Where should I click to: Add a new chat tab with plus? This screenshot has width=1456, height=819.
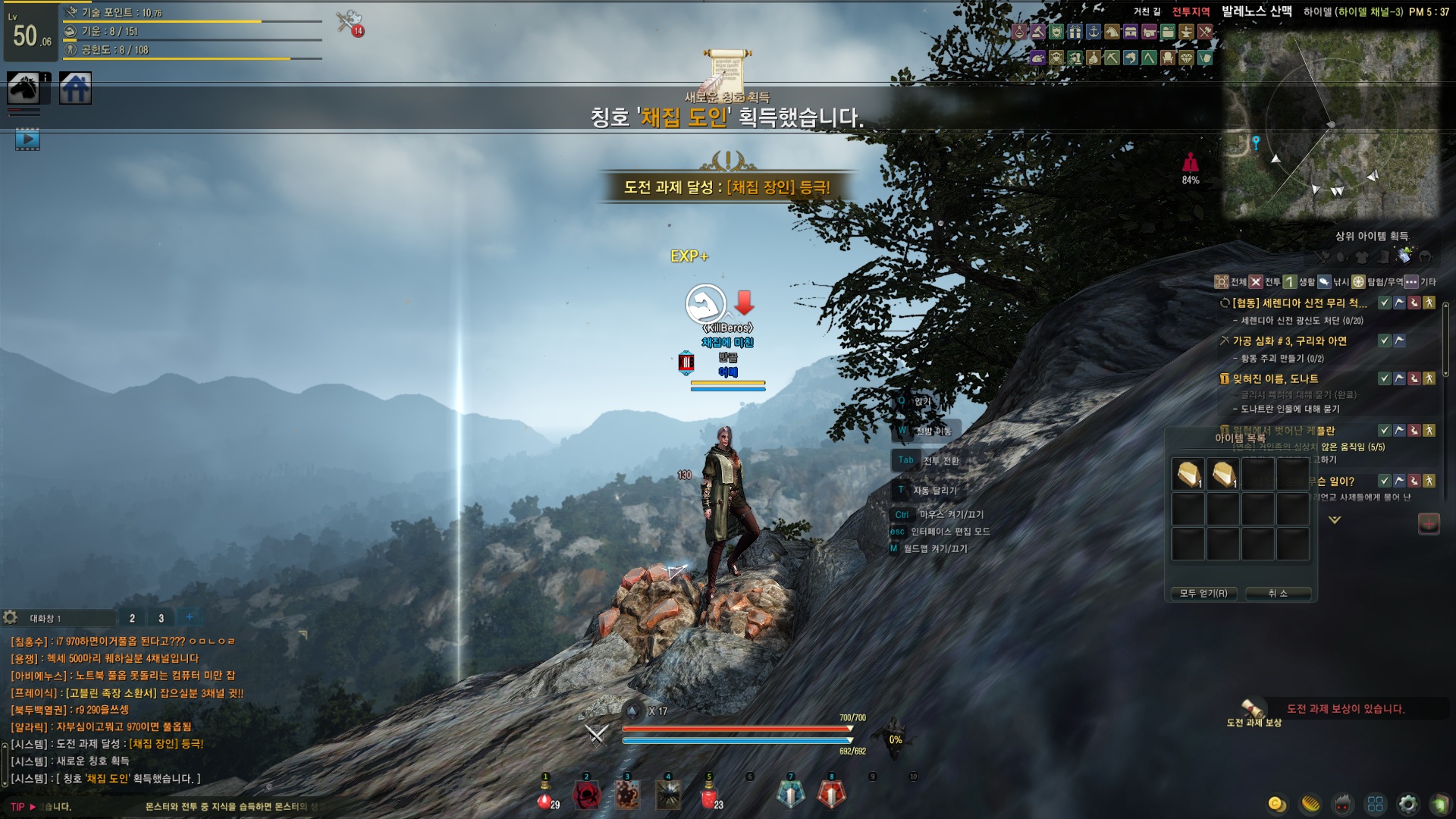[x=189, y=617]
